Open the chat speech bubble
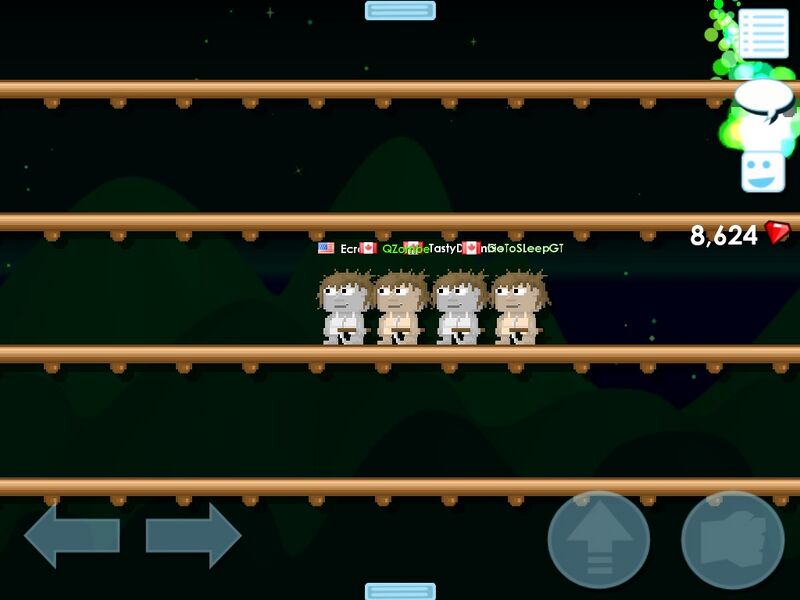Image resolution: width=800 pixels, height=600 pixels. (x=764, y=100)
